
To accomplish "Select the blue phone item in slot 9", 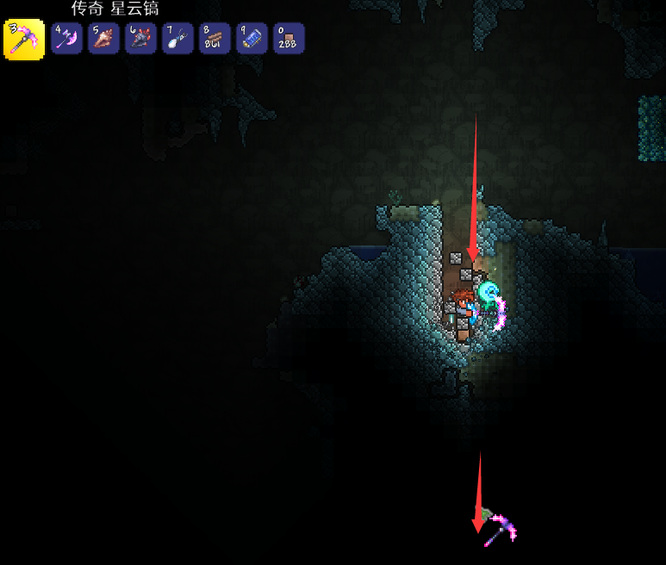I will pos(251,39).
